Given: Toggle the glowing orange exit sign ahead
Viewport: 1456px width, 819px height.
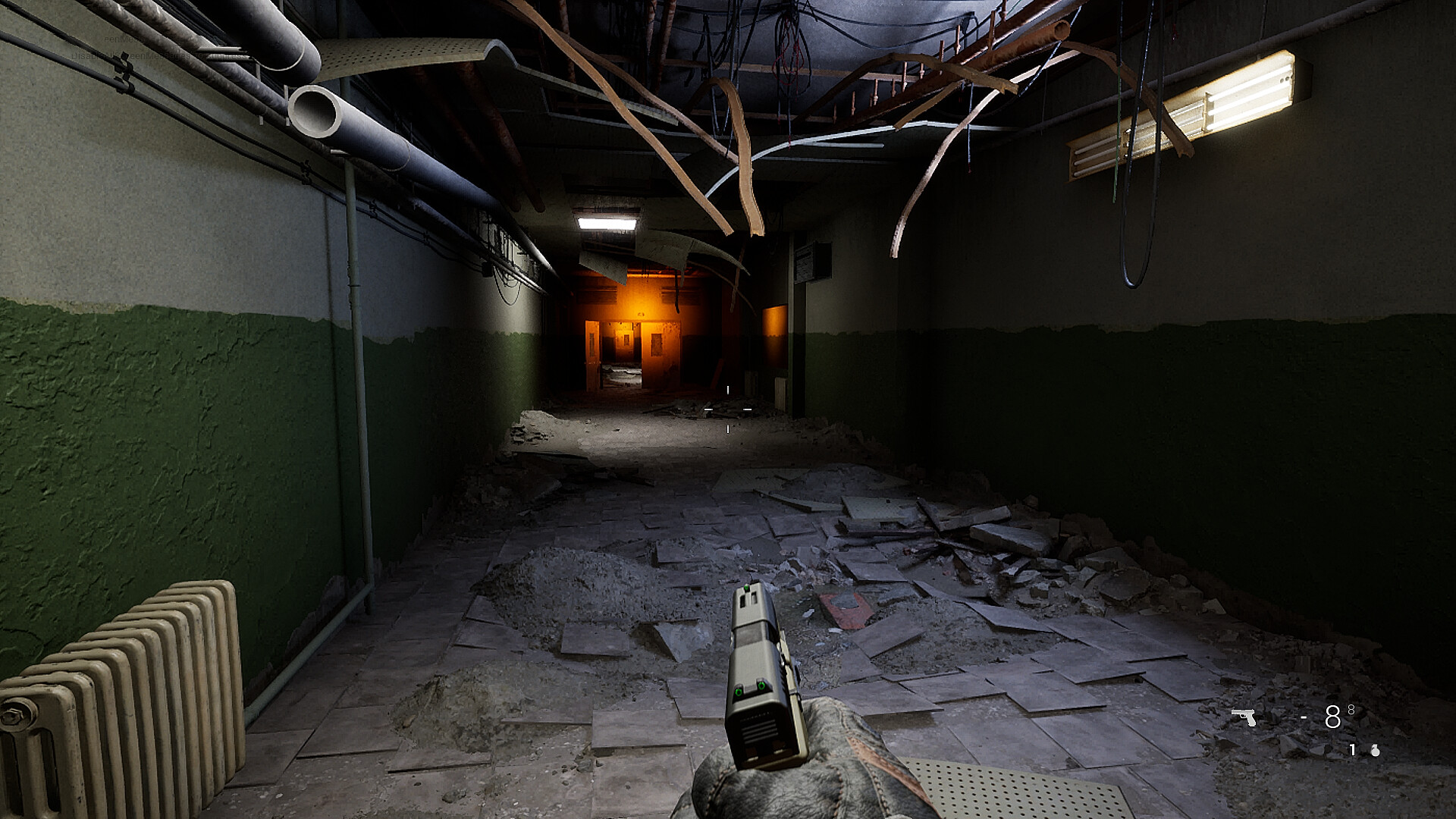Looking at the screenshot, I should point(642,312).
